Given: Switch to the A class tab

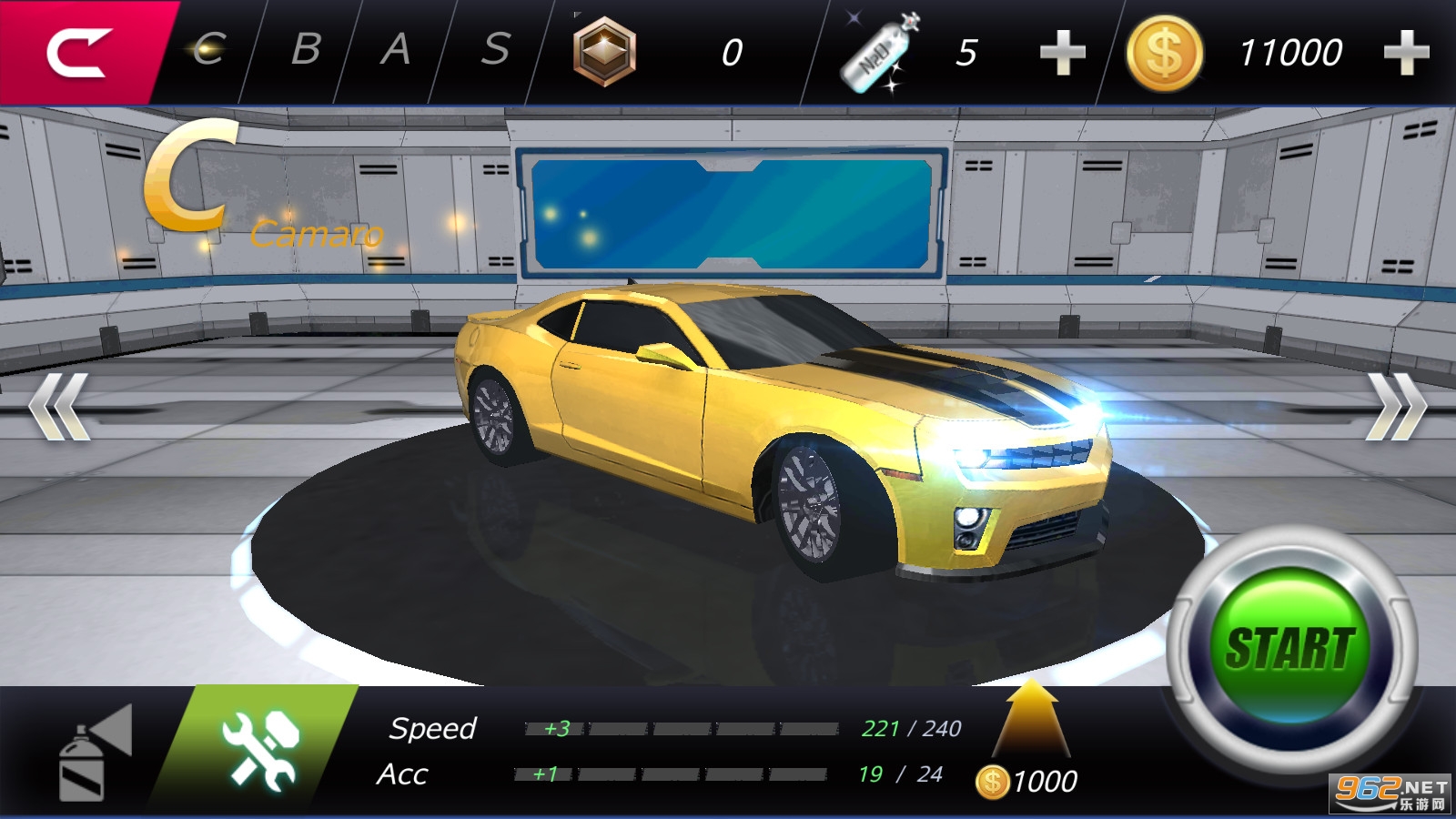Looking at the screenshot, I should pos(395,50).
